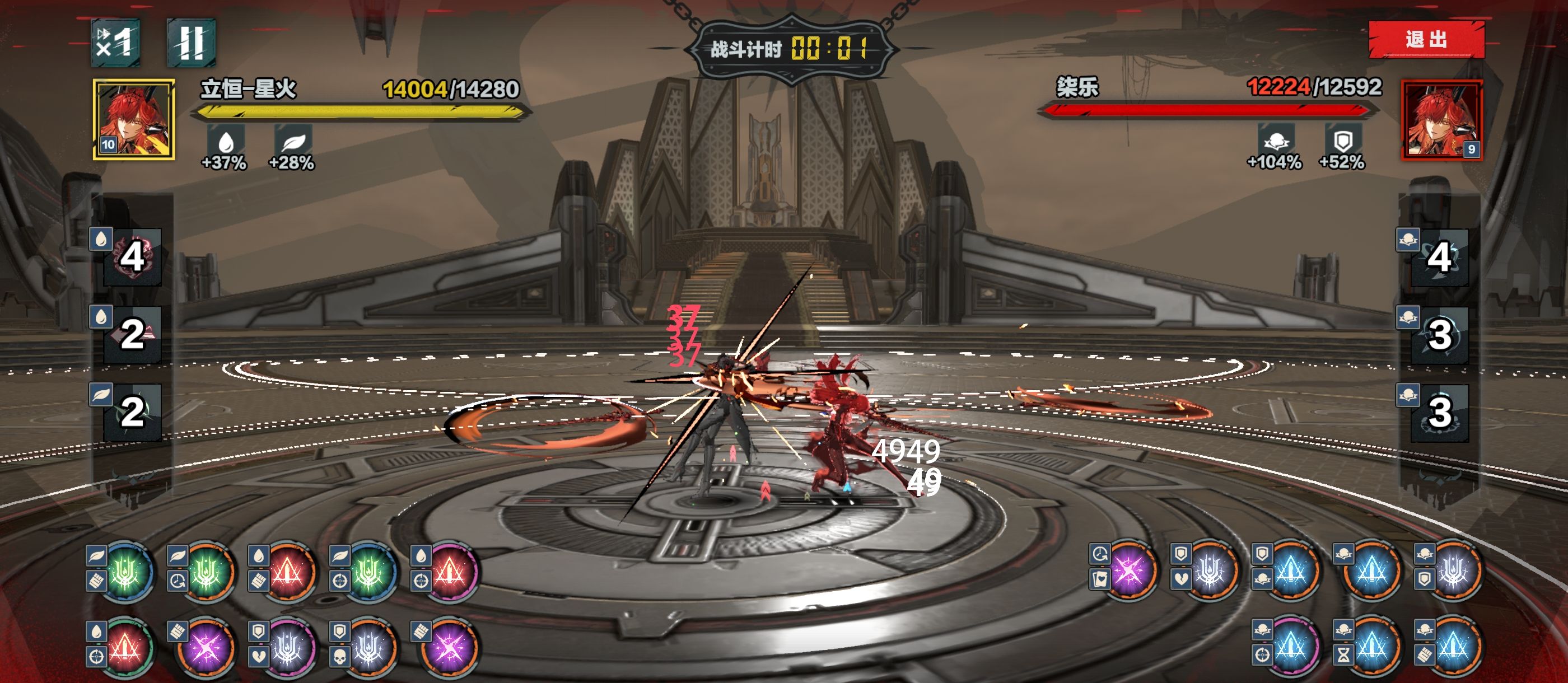Tap the red triangle orb with fist tag

click(287, 572)
